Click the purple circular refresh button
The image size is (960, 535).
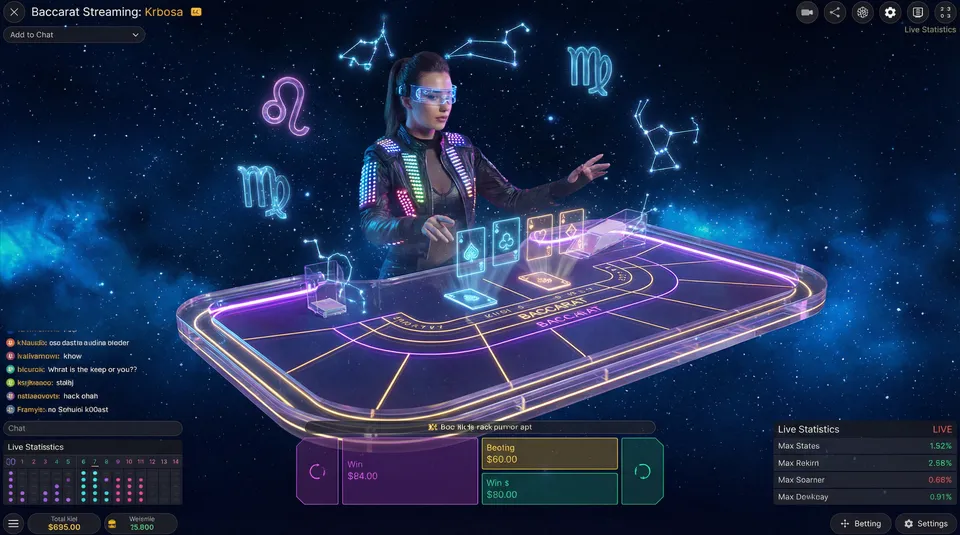click(317, 471)
